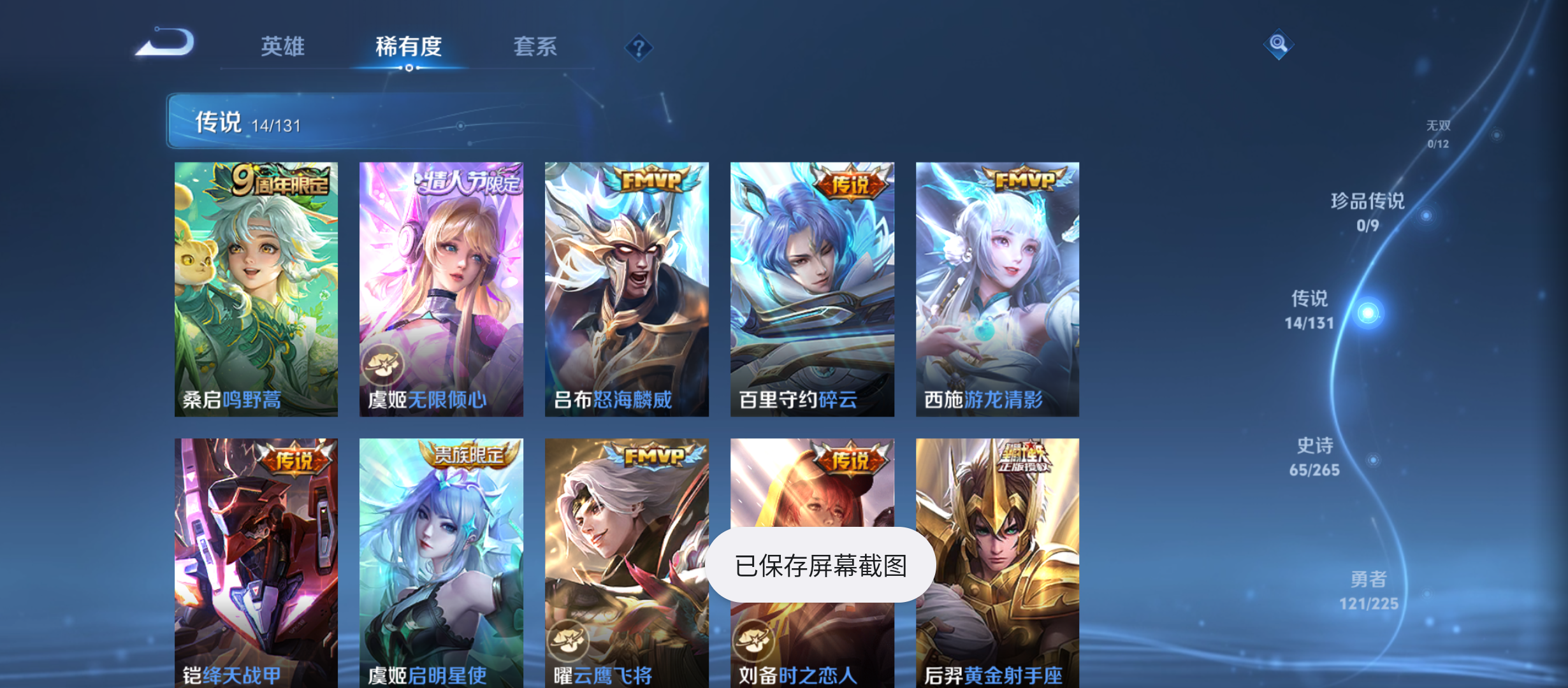
Task: Click the help question mark icon
Action: pos(638,47)
